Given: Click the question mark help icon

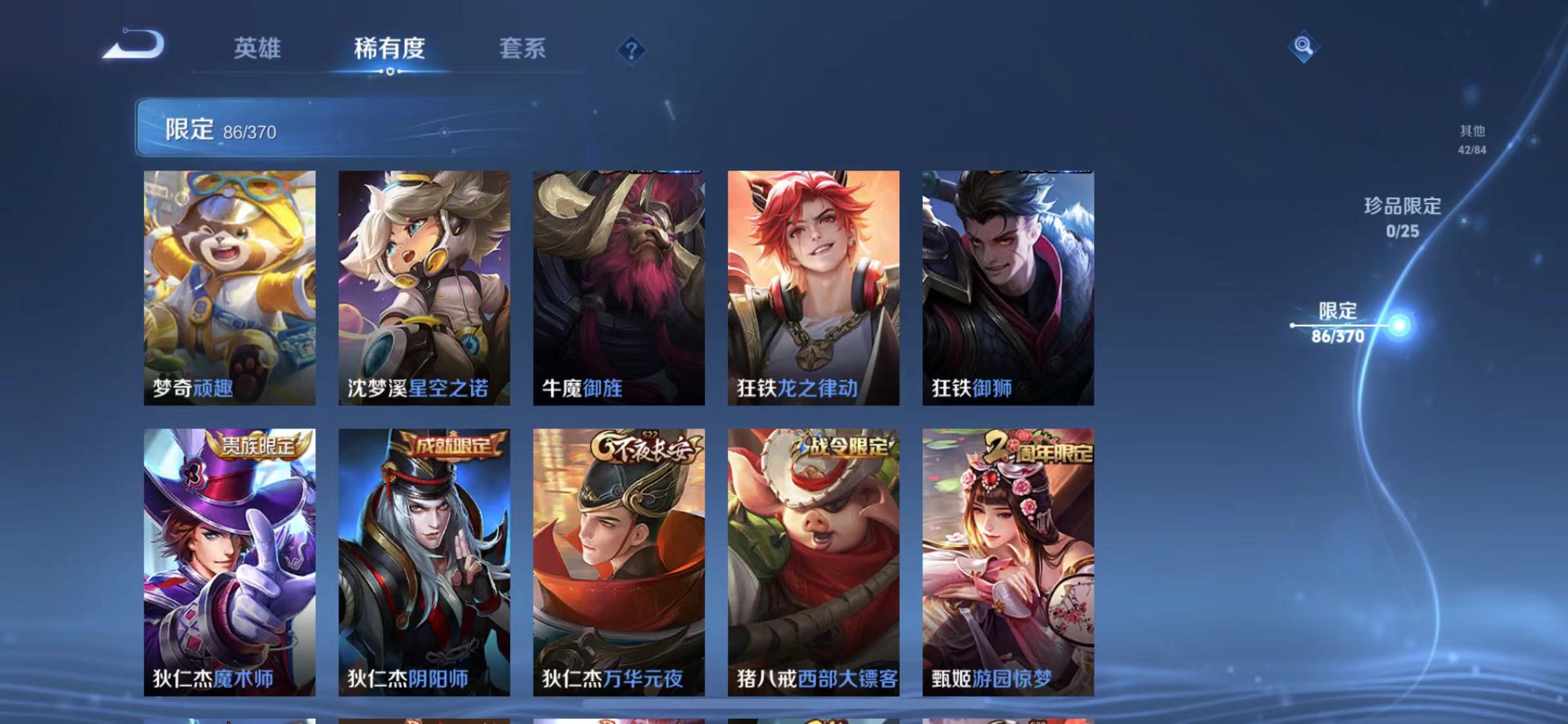Looking at the screenshot, I should pyautogui.click(x=633, y=50).
